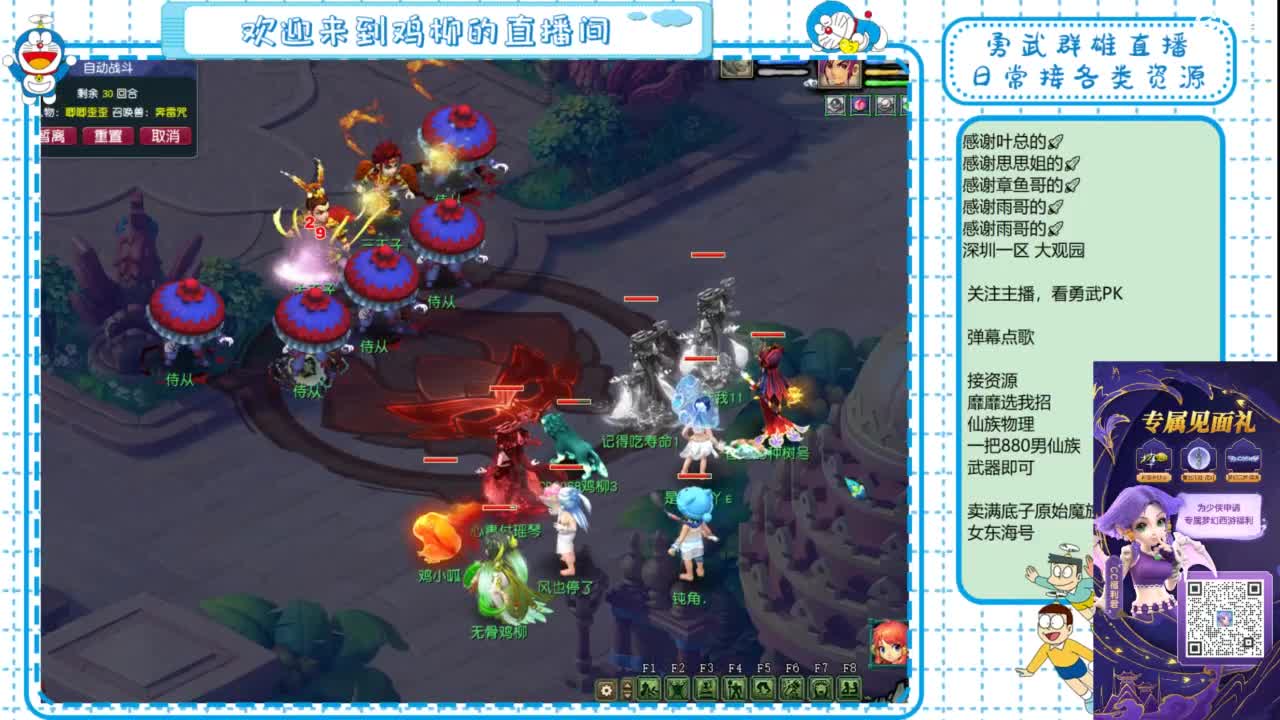Viewport: 1280px width, 720px height.
Task: Expand the skill bar via the up arrow stepper
Action: coord(628,685)
